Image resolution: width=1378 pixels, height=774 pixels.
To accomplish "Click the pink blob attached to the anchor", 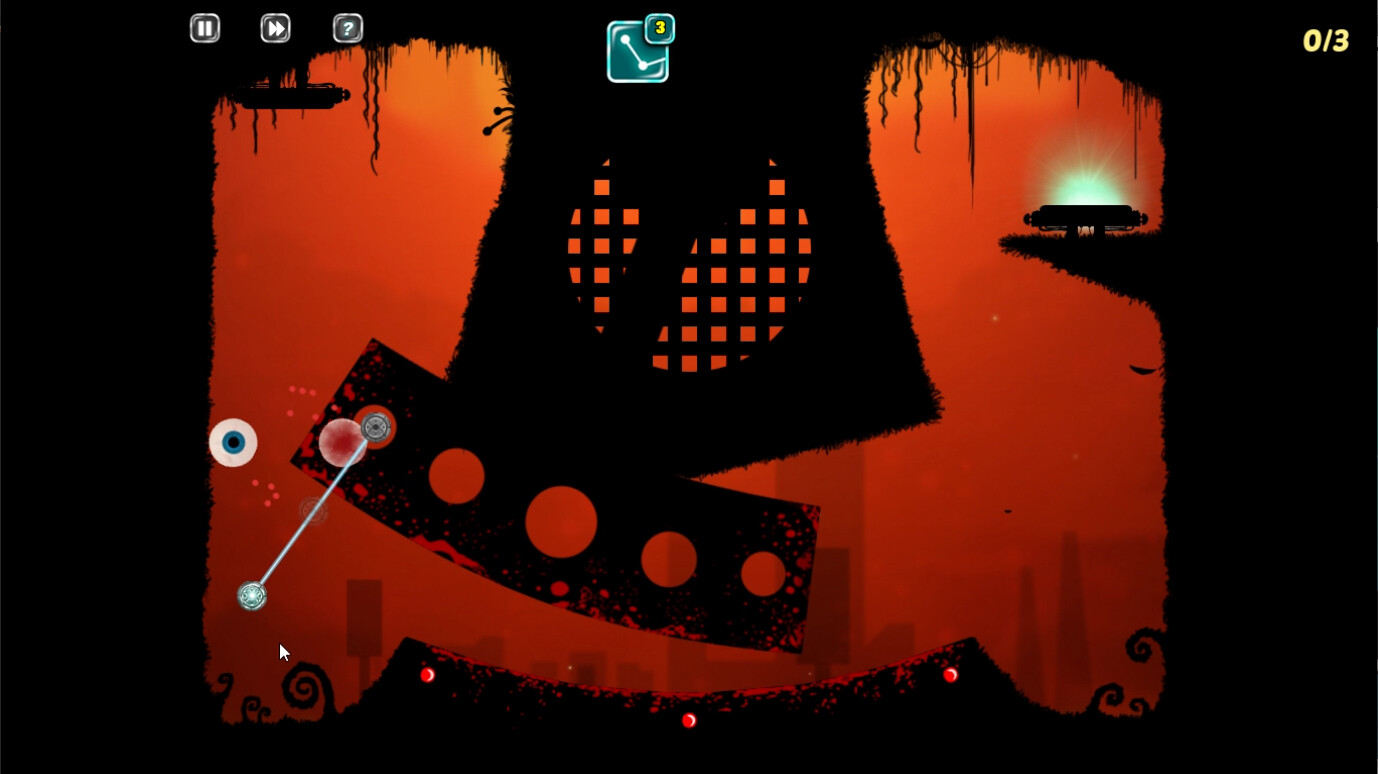I will 342,444.
